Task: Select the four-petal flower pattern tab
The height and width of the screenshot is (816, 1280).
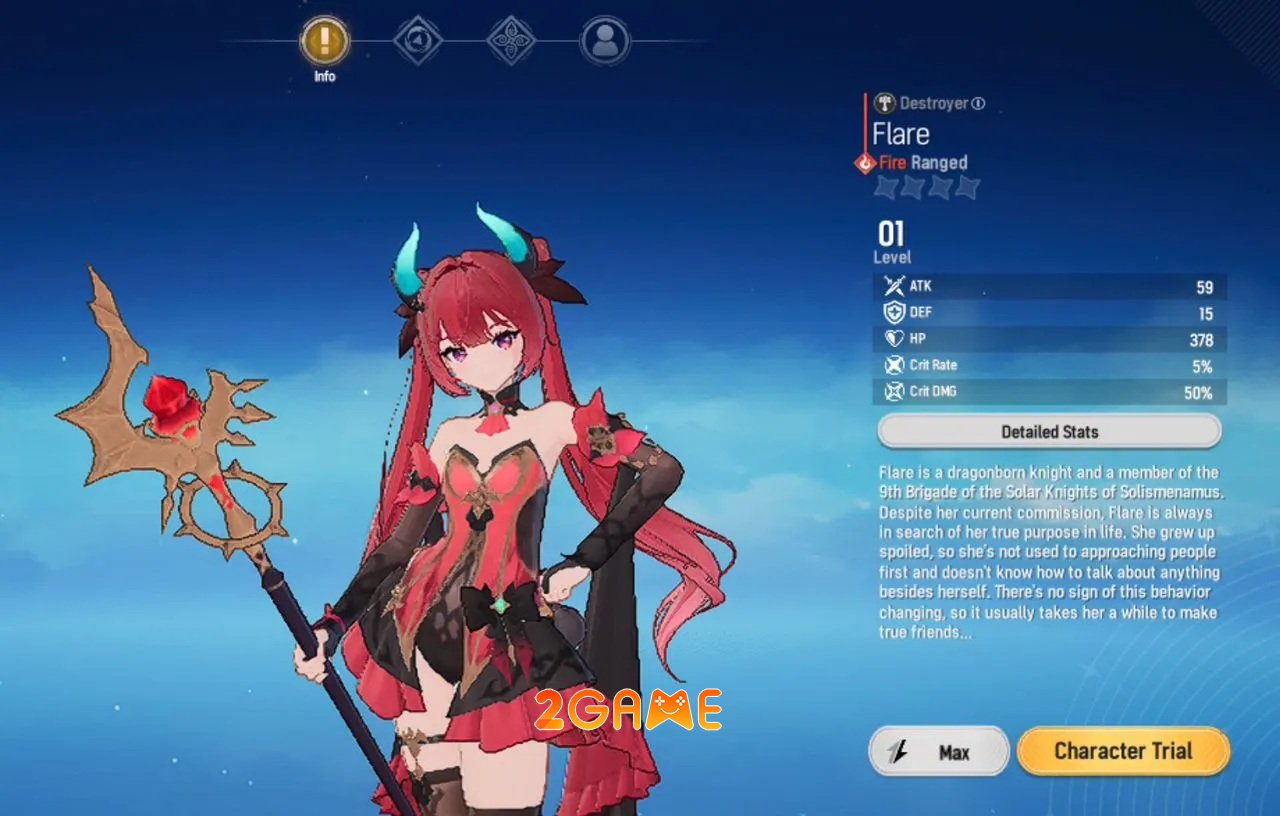Action: 511,42
